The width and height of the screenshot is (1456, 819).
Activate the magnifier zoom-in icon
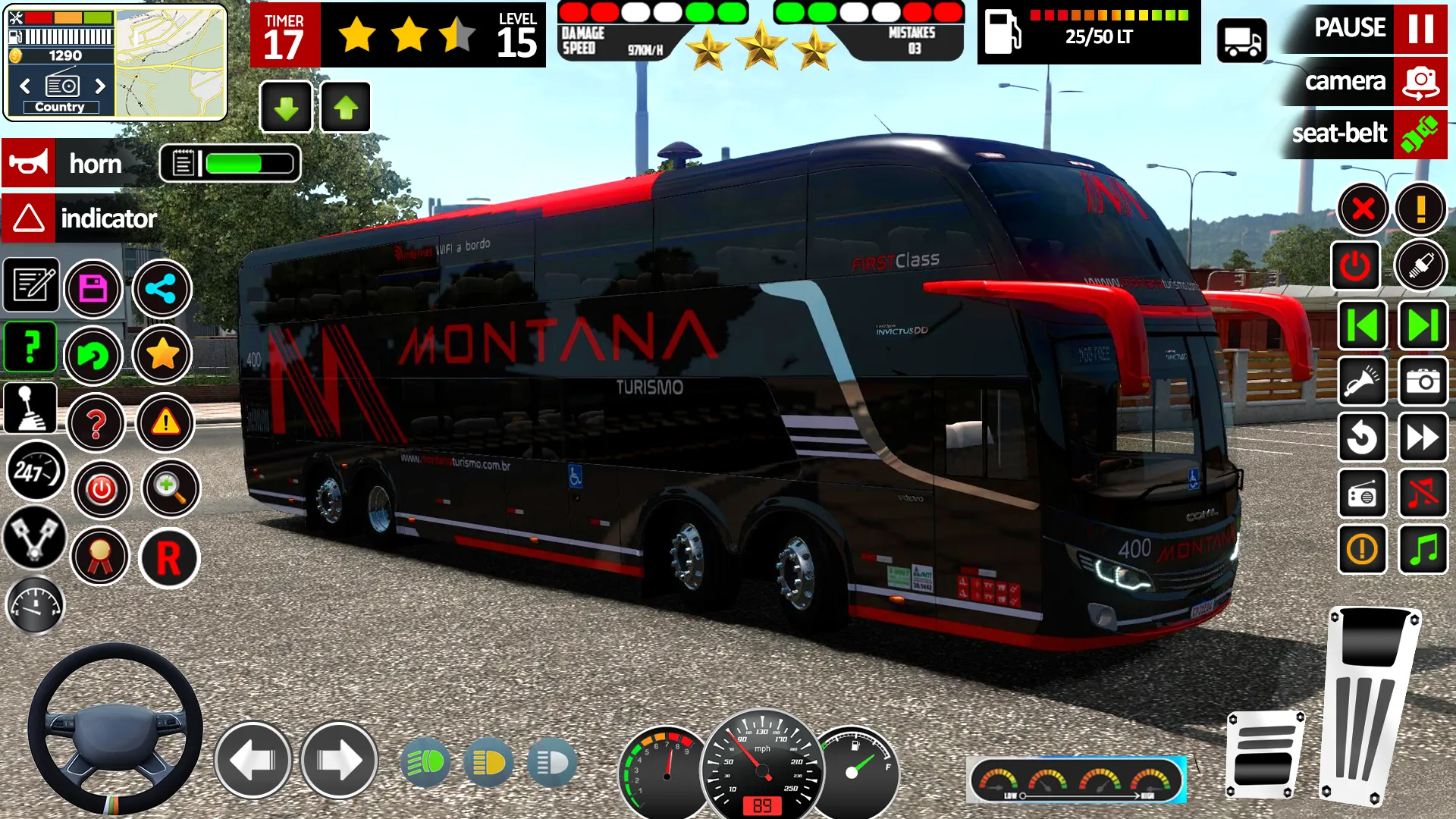pos(171,488)
